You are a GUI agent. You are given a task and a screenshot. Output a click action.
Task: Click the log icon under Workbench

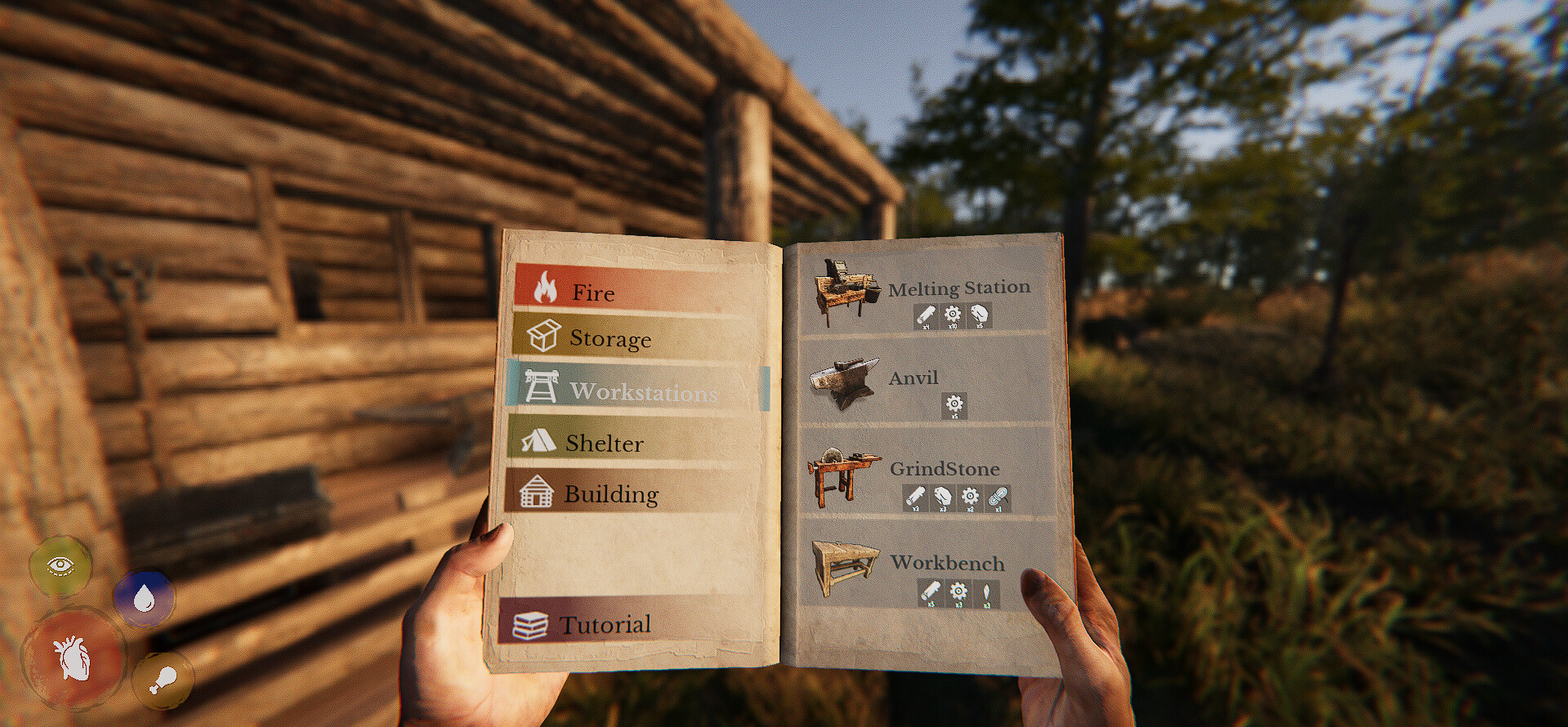tap(931, 591)
